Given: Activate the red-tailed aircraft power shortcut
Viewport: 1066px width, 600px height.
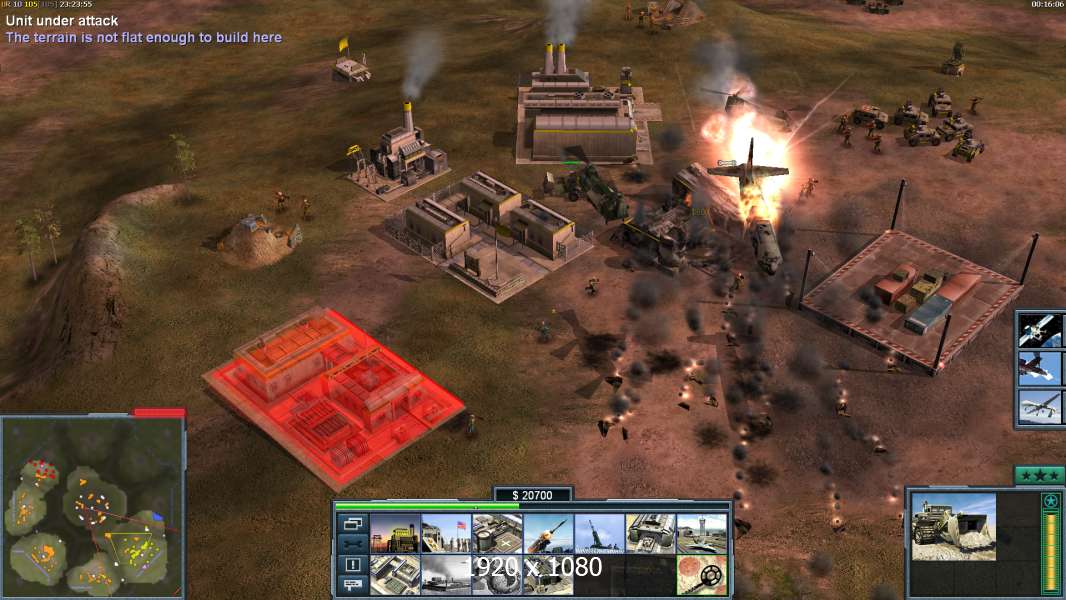Looking at the screenshot, I should coord(1040,368).
